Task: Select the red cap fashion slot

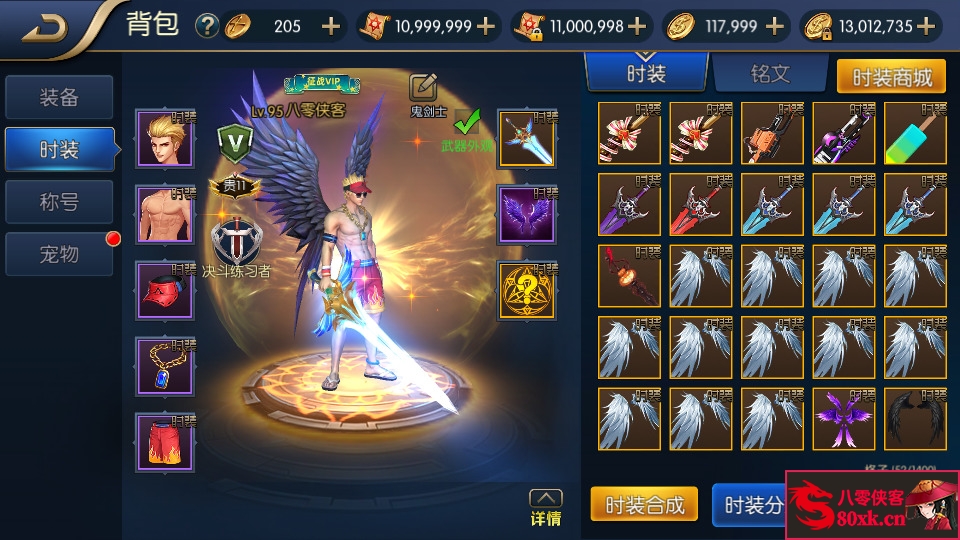Action: tap(166, 290)
